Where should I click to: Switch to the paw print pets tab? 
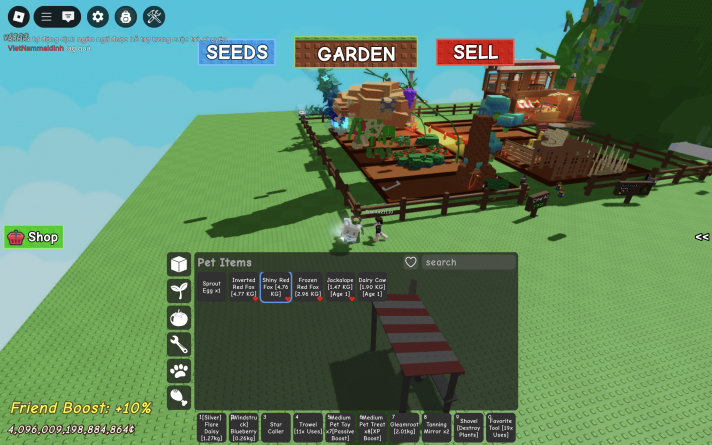coord(179,371)
